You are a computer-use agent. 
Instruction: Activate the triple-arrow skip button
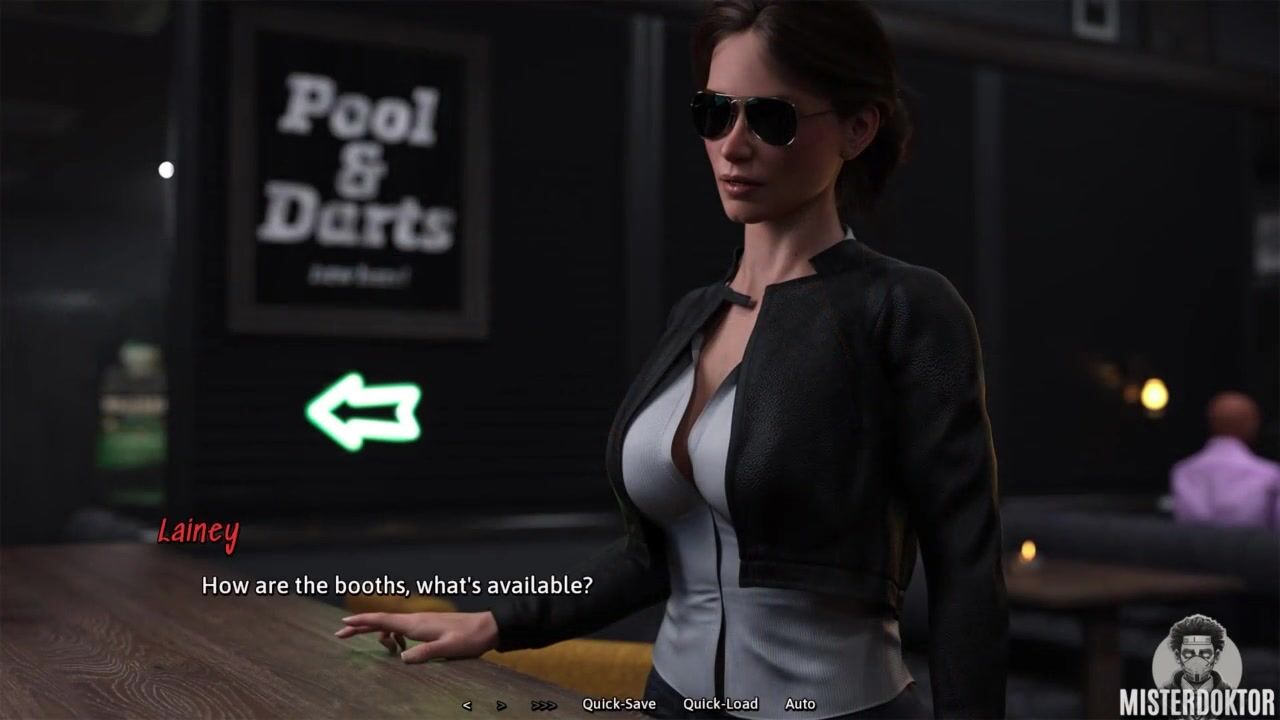pyautogui.click(x=544, y=705)
